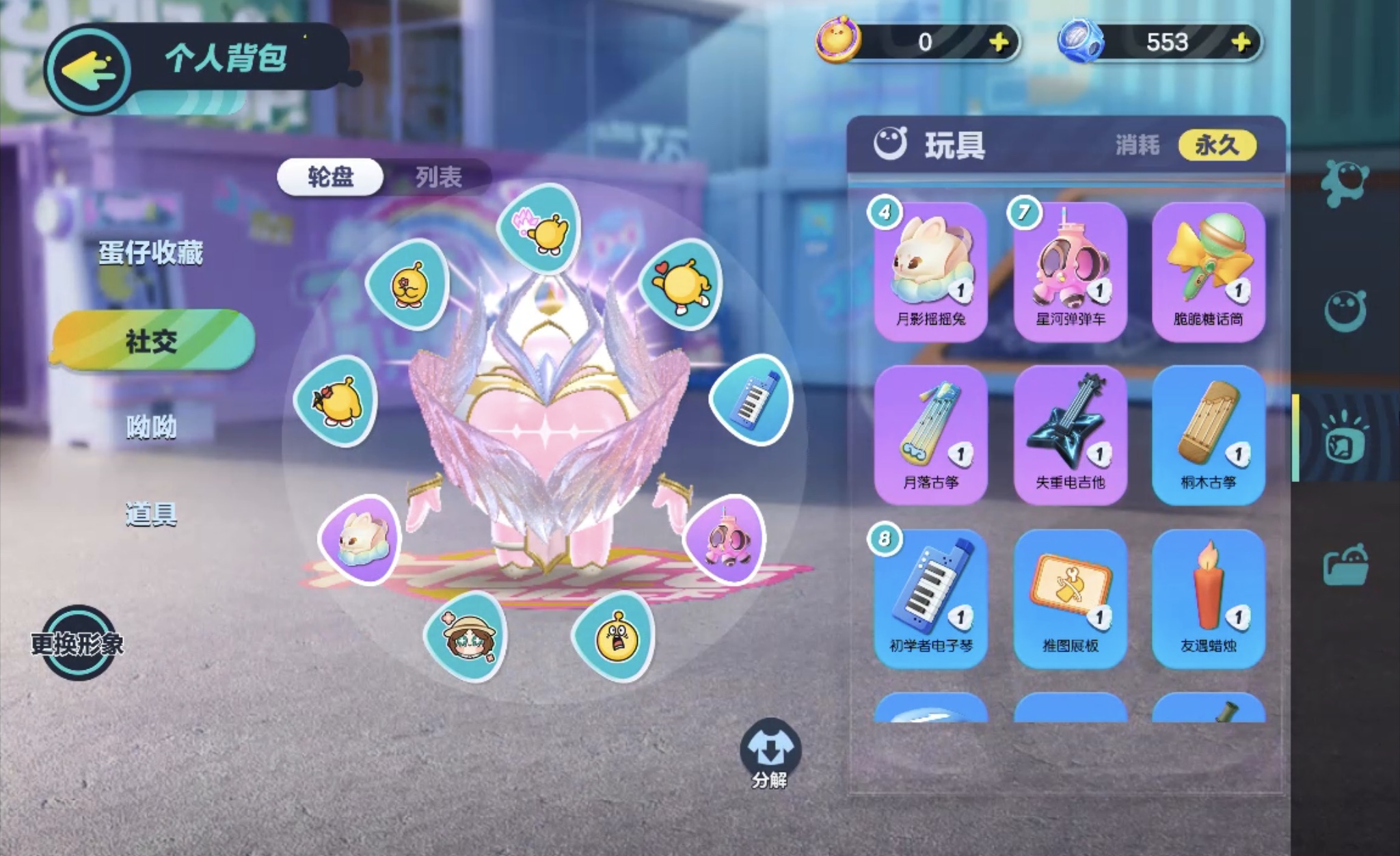This screenshot has height=856, width=1400.
Task: Click the 分解 decompose button
Action: pyautogui.click(x=770, y=753)
